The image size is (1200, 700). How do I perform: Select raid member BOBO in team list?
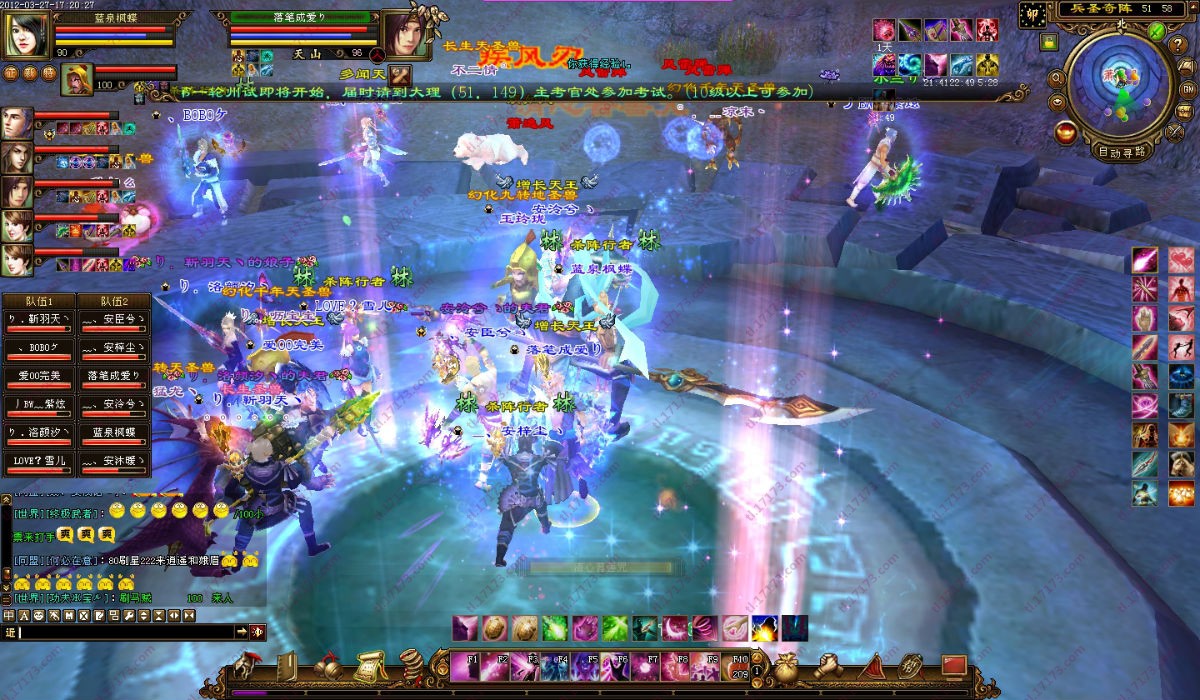tap(38, 347)
